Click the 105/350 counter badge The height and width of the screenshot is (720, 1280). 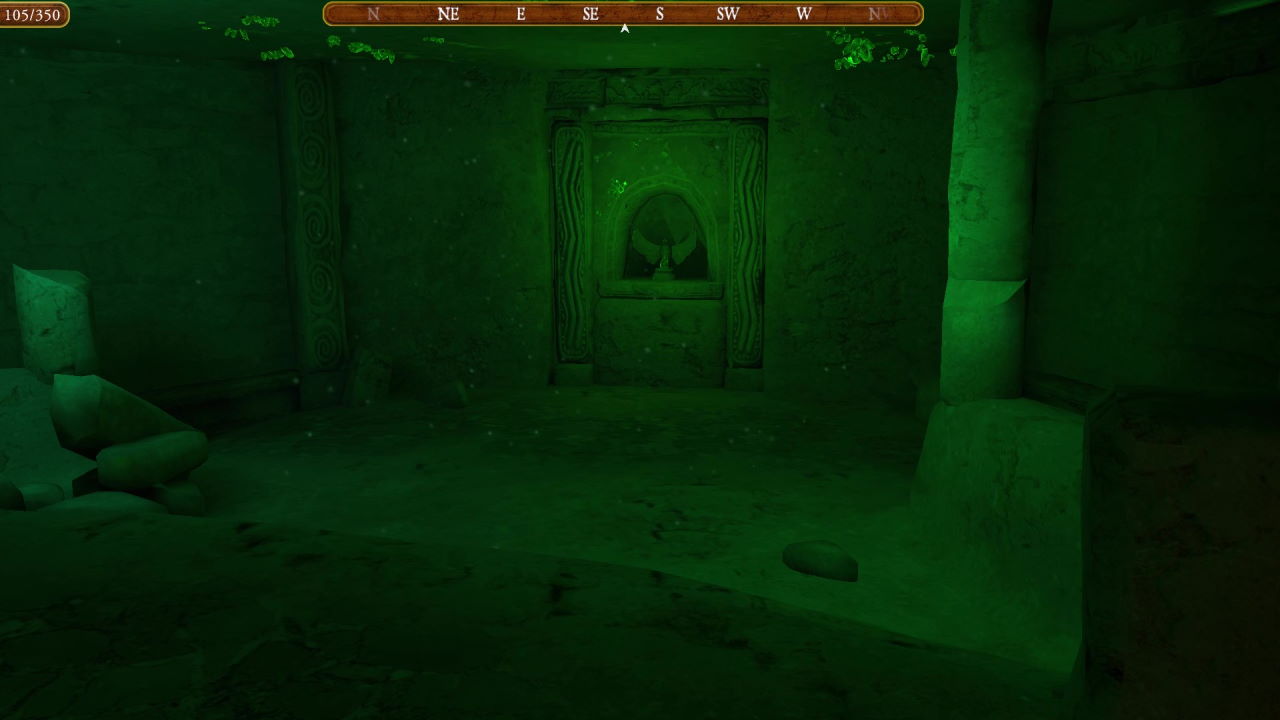(32, 15)
